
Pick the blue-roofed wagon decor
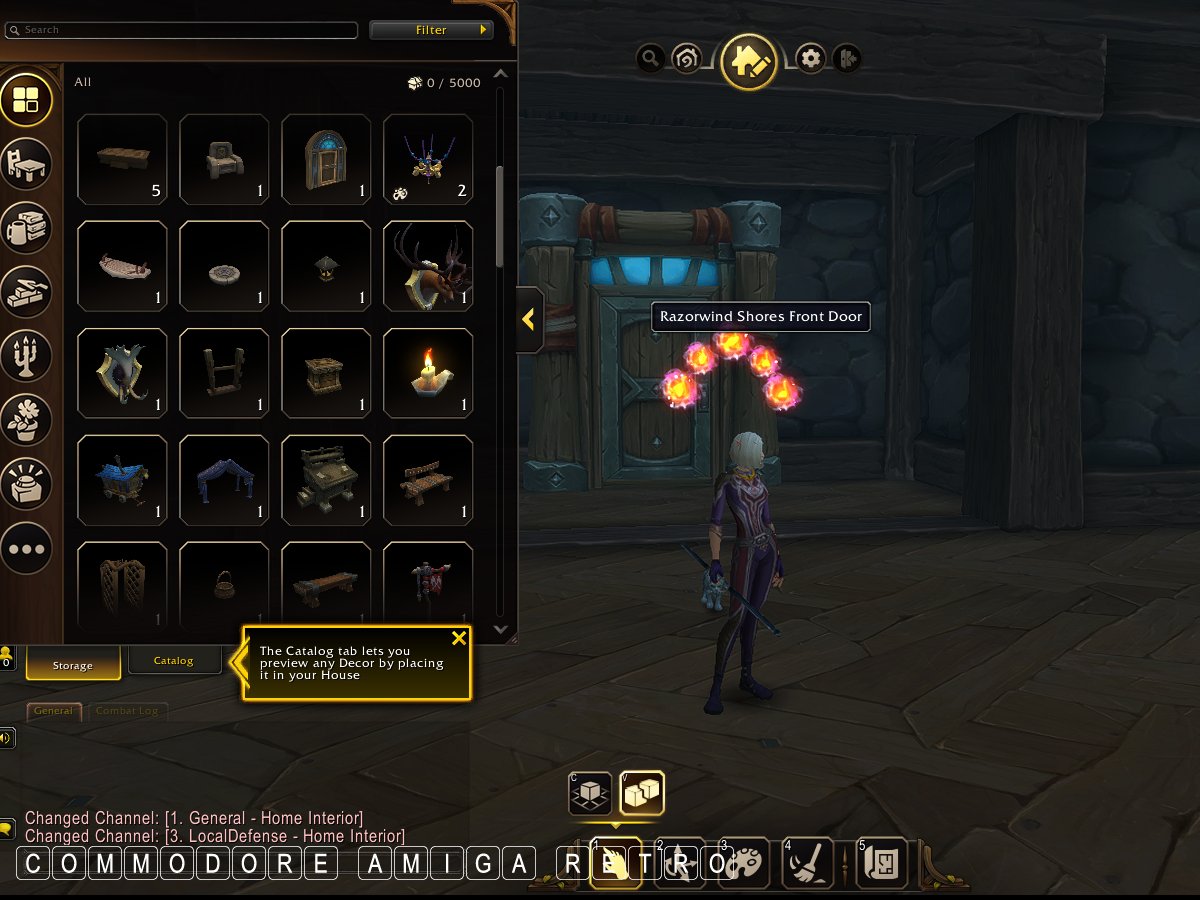[122, 480]
